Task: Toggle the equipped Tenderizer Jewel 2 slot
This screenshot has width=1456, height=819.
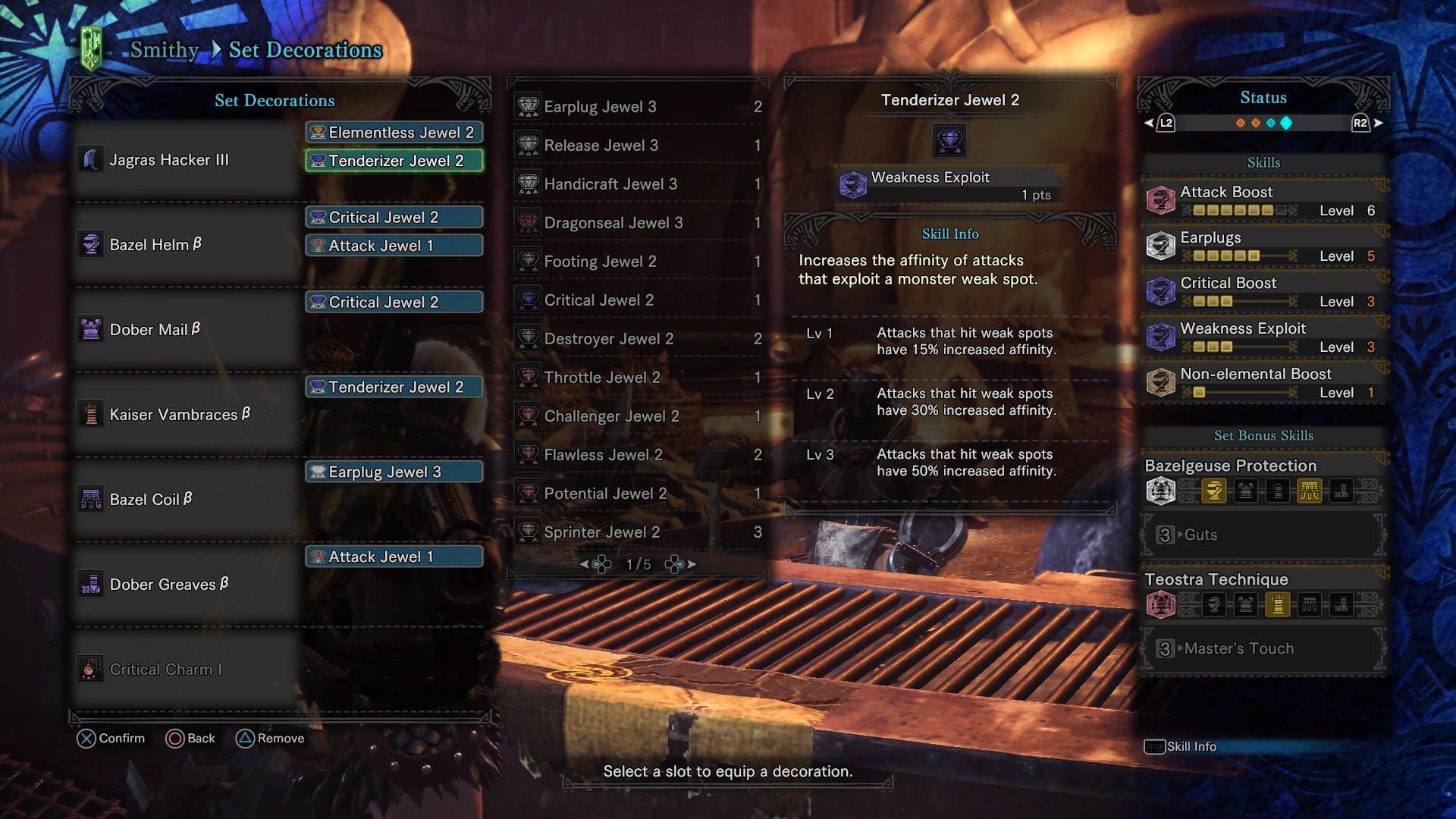Action: pos(394,161)
